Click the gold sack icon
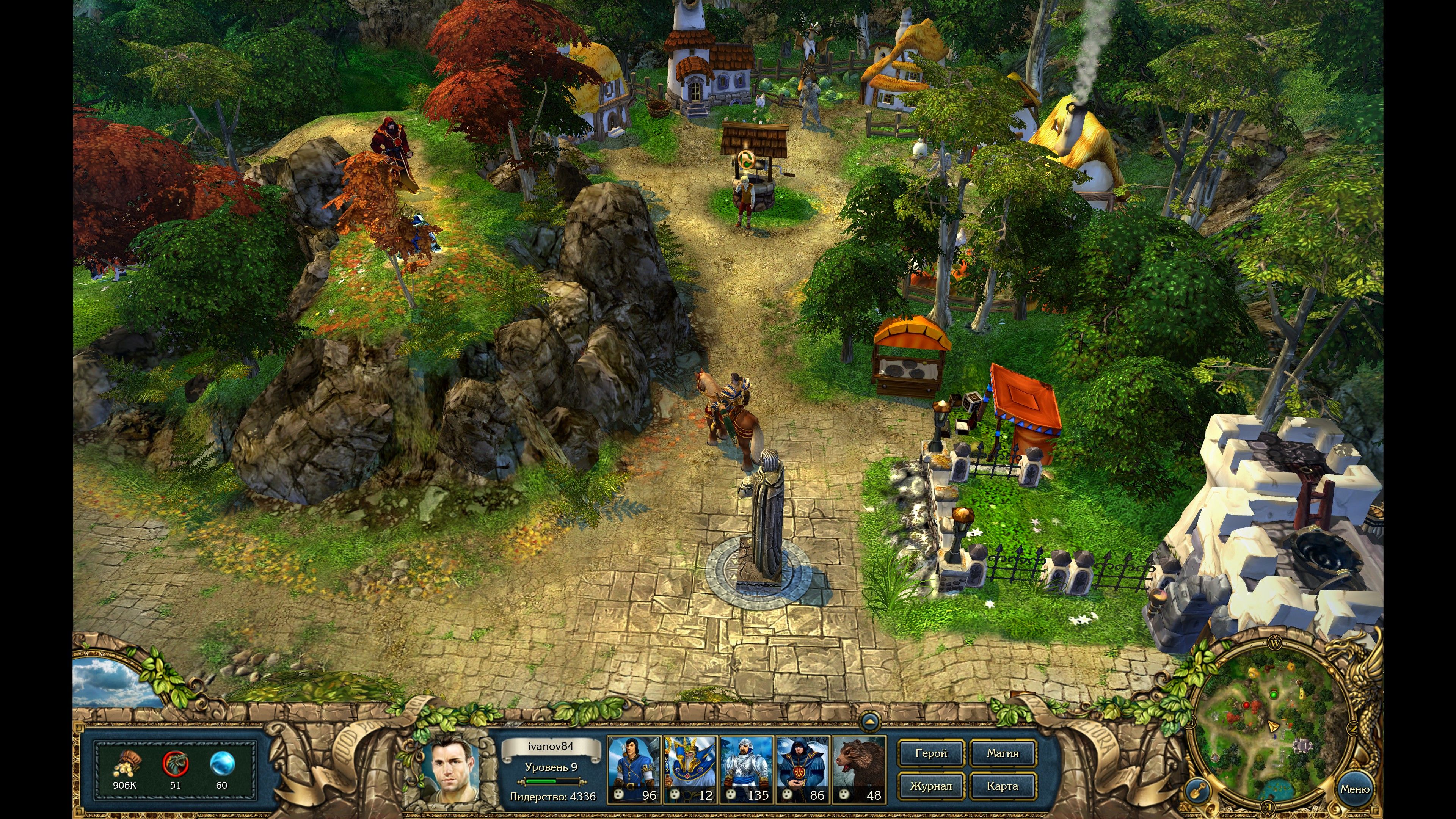The height and width of the screenshot is (819, 1456). coord(126,765)
